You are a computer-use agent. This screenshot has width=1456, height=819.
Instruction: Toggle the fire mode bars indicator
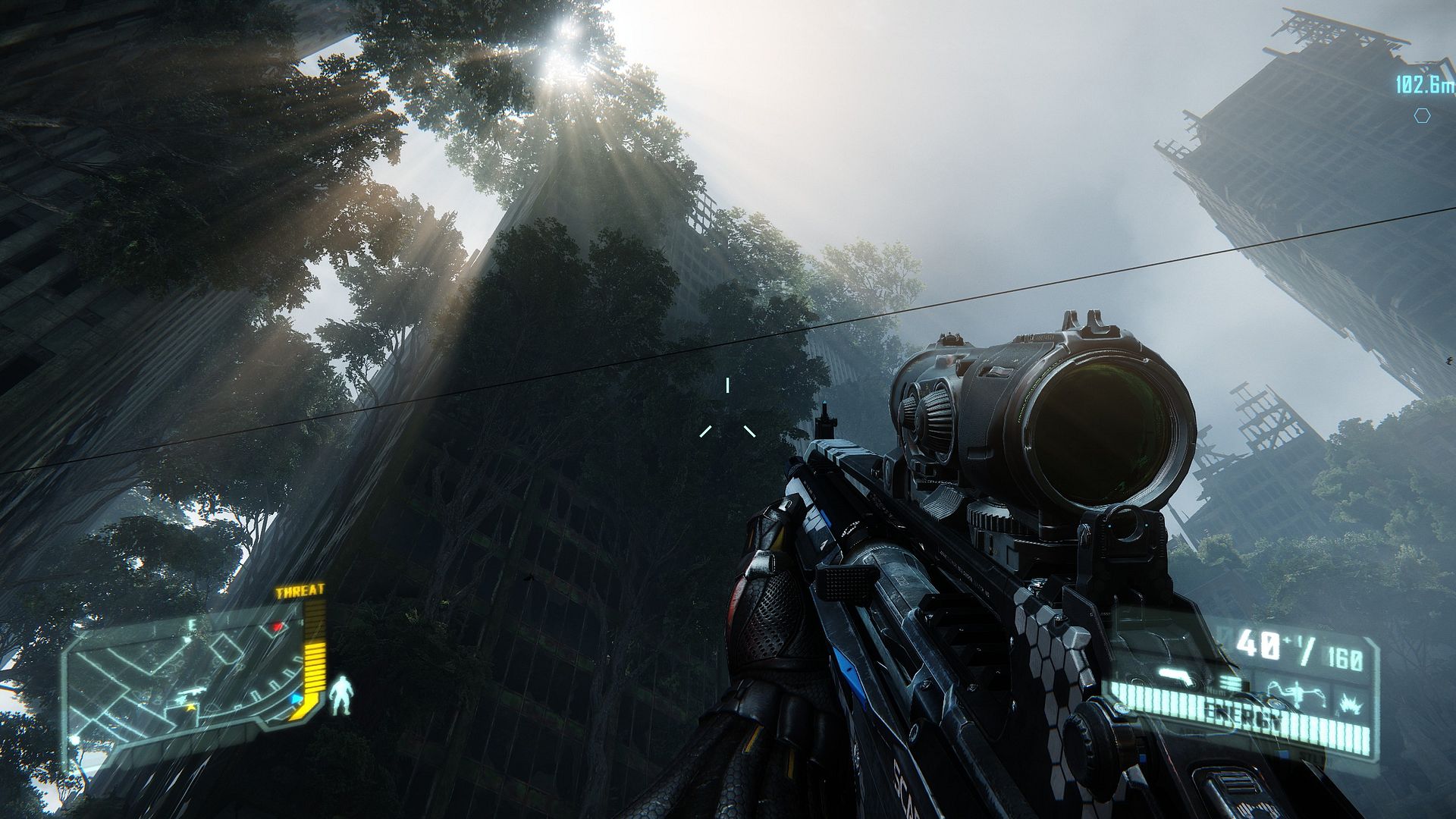[1230, 685]
